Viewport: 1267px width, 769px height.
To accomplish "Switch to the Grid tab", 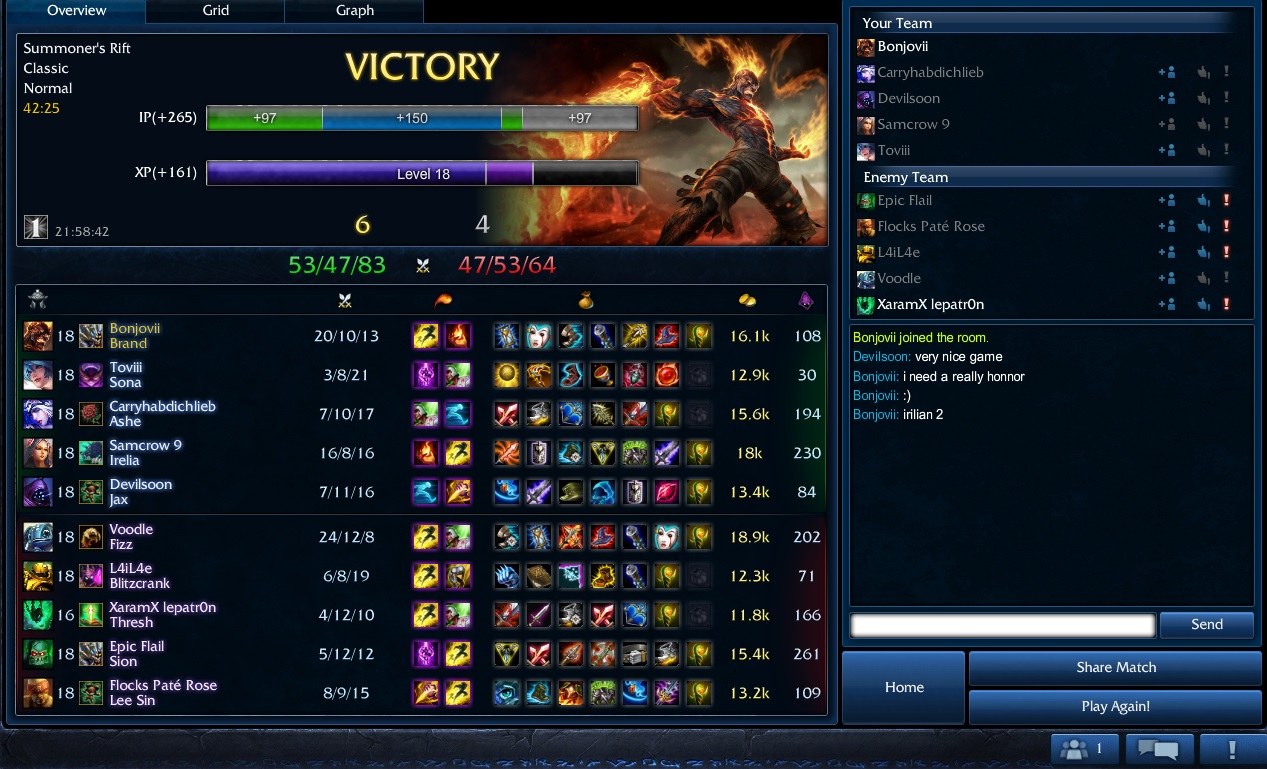I will point(215,11).
